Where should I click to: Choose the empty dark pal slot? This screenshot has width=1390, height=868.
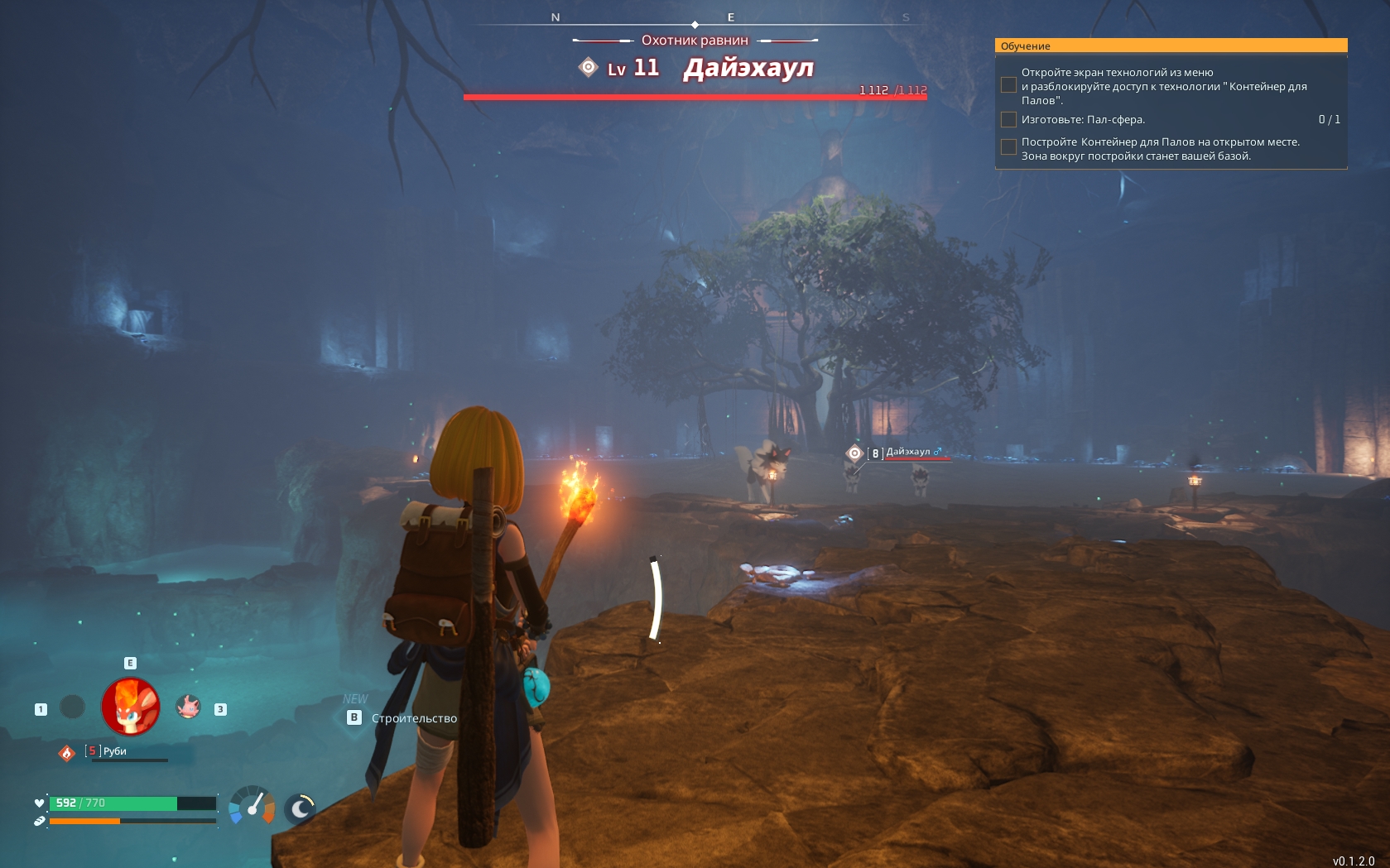(73, 707)
